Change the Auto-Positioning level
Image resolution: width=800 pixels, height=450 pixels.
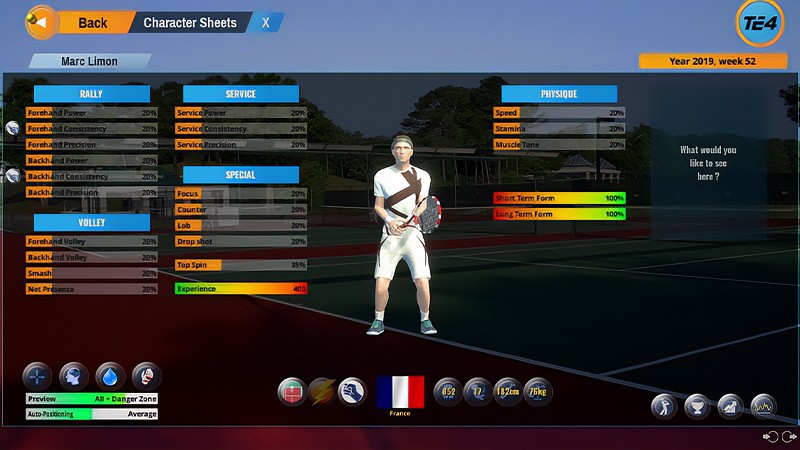point(91,414)
